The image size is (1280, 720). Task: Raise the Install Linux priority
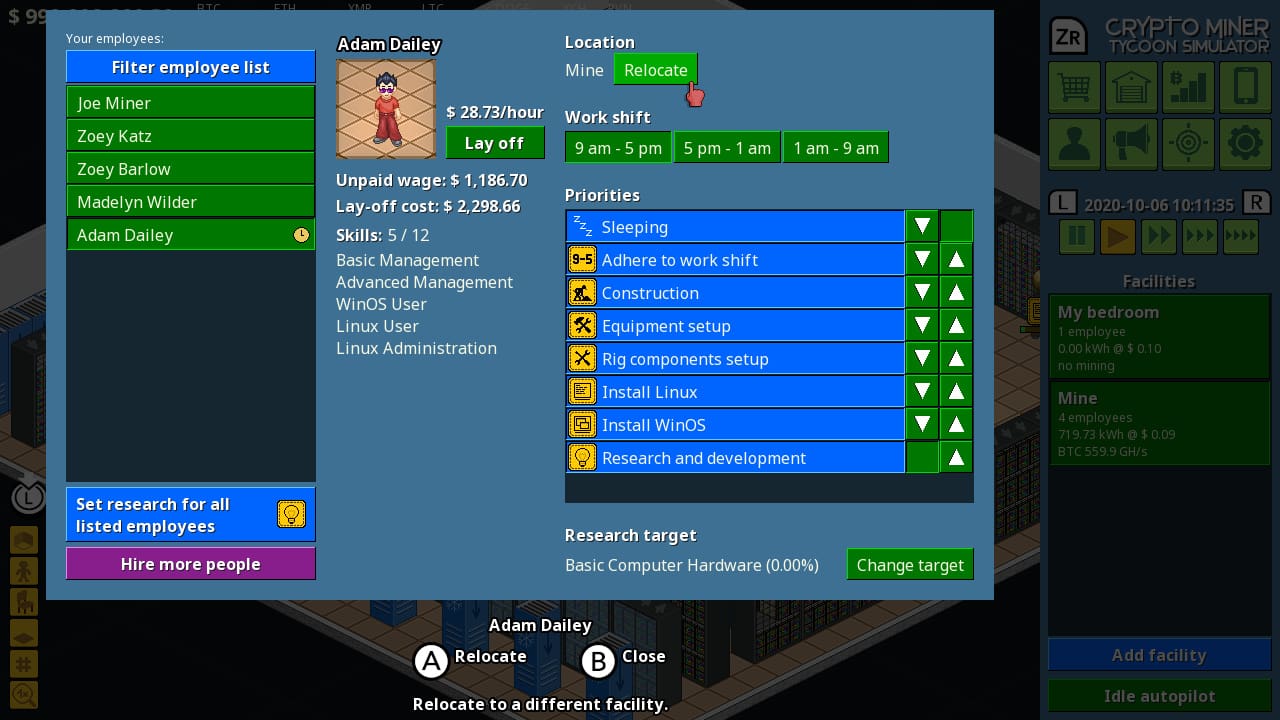click(x=956, y=391)
